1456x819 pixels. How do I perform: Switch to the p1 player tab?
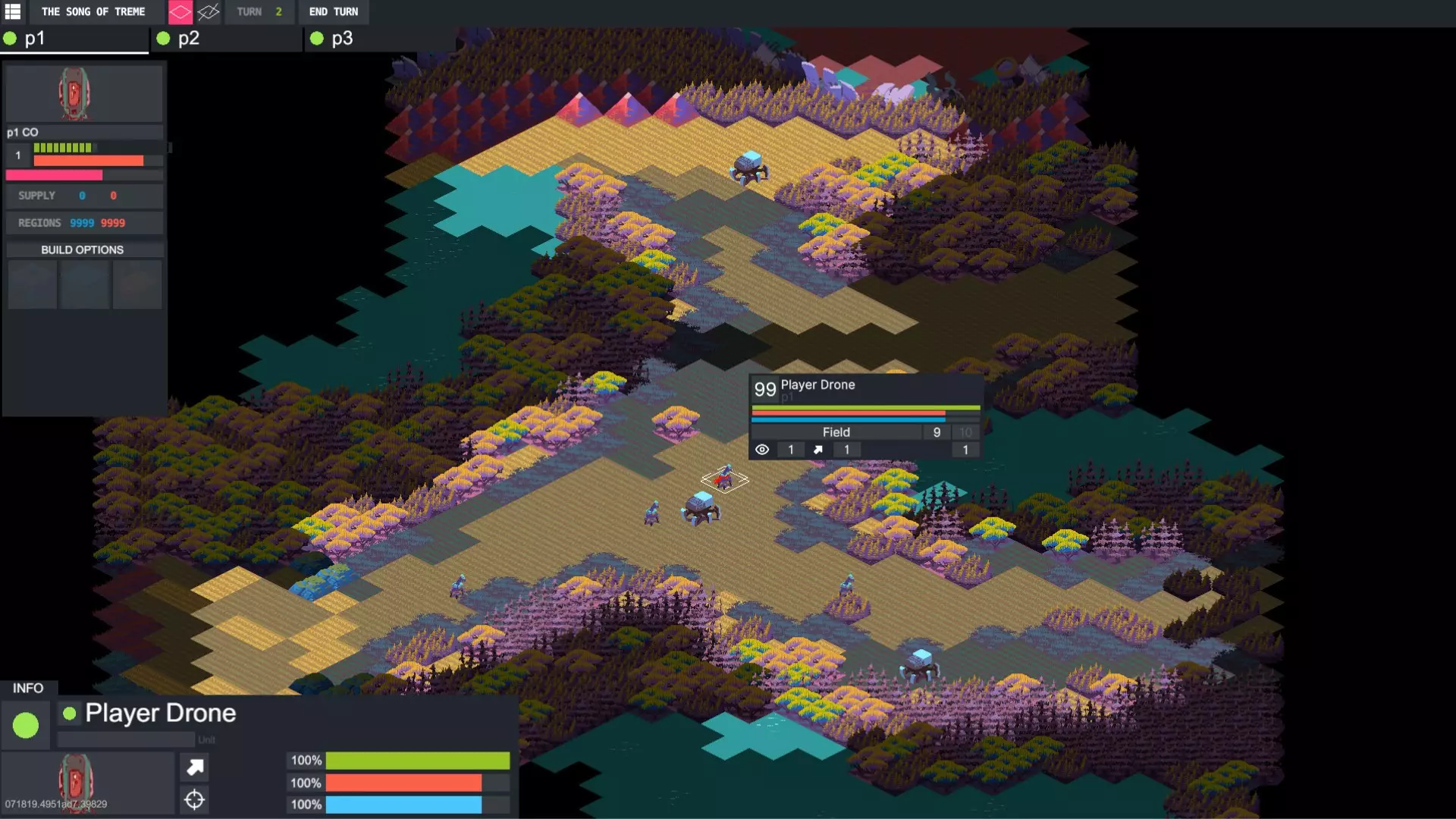[75, 39]
